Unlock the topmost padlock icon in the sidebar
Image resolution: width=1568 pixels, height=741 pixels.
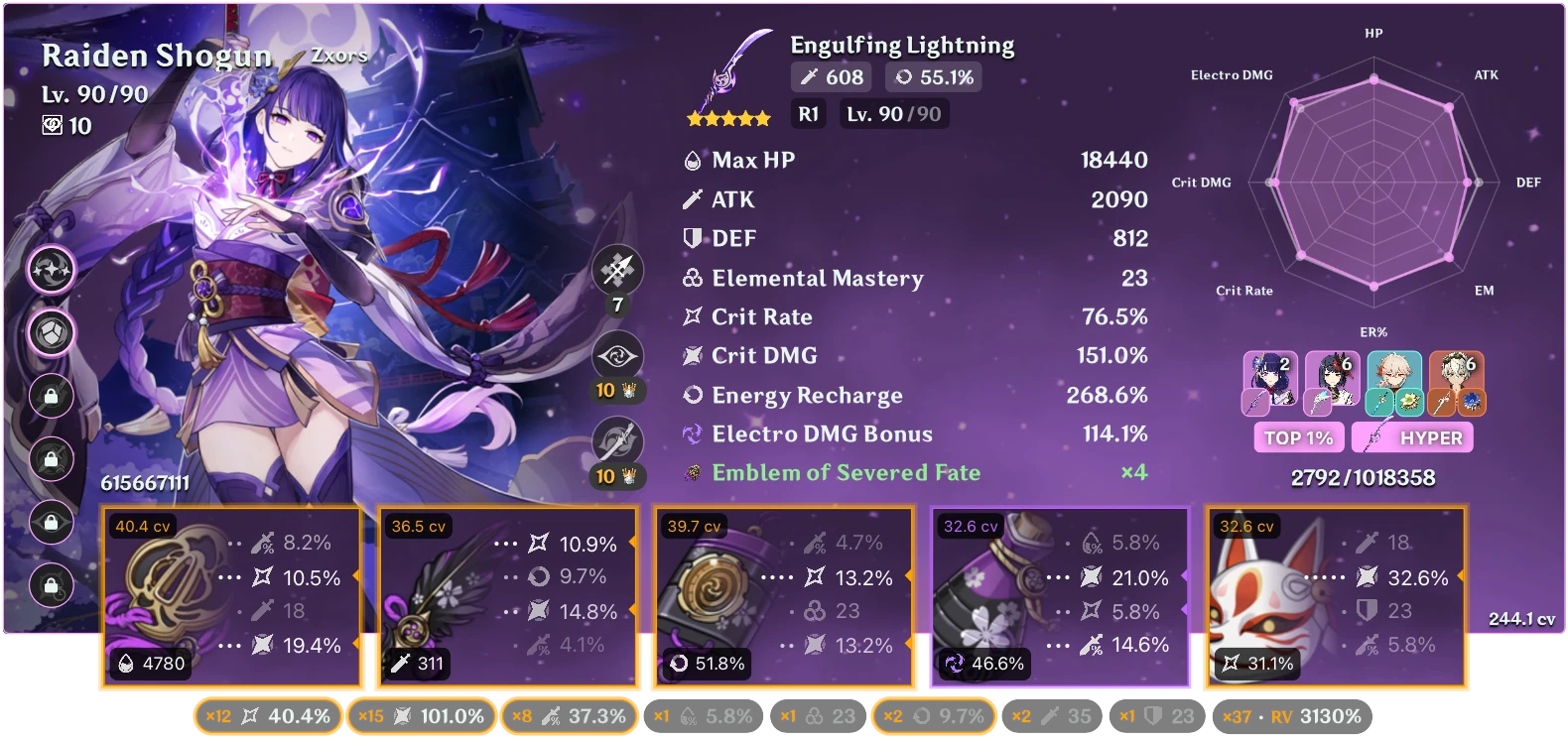point(51,397)
